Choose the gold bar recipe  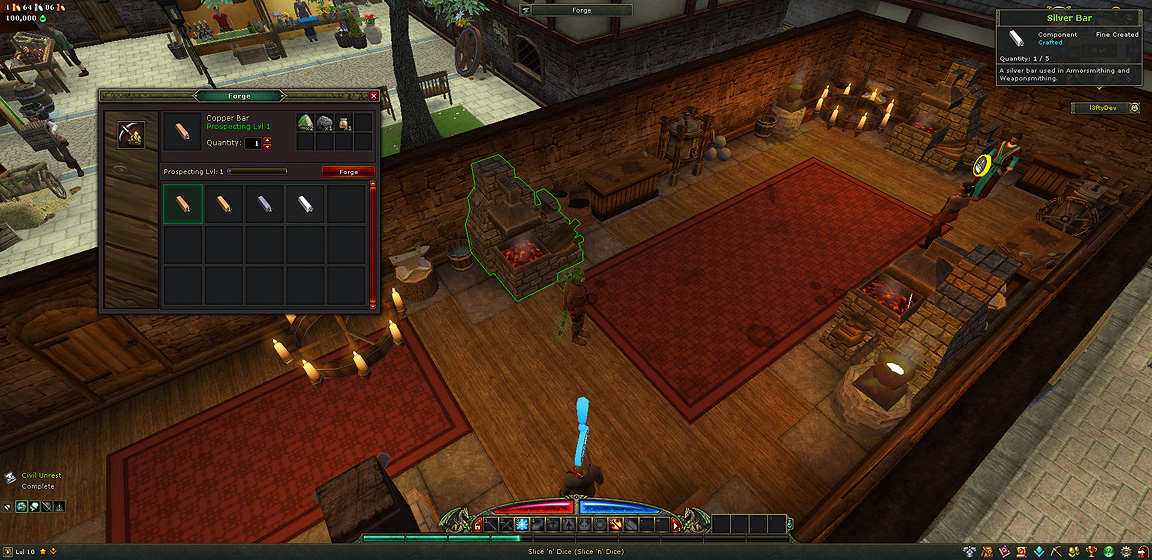pyautogui.click(x=224, y=204)
